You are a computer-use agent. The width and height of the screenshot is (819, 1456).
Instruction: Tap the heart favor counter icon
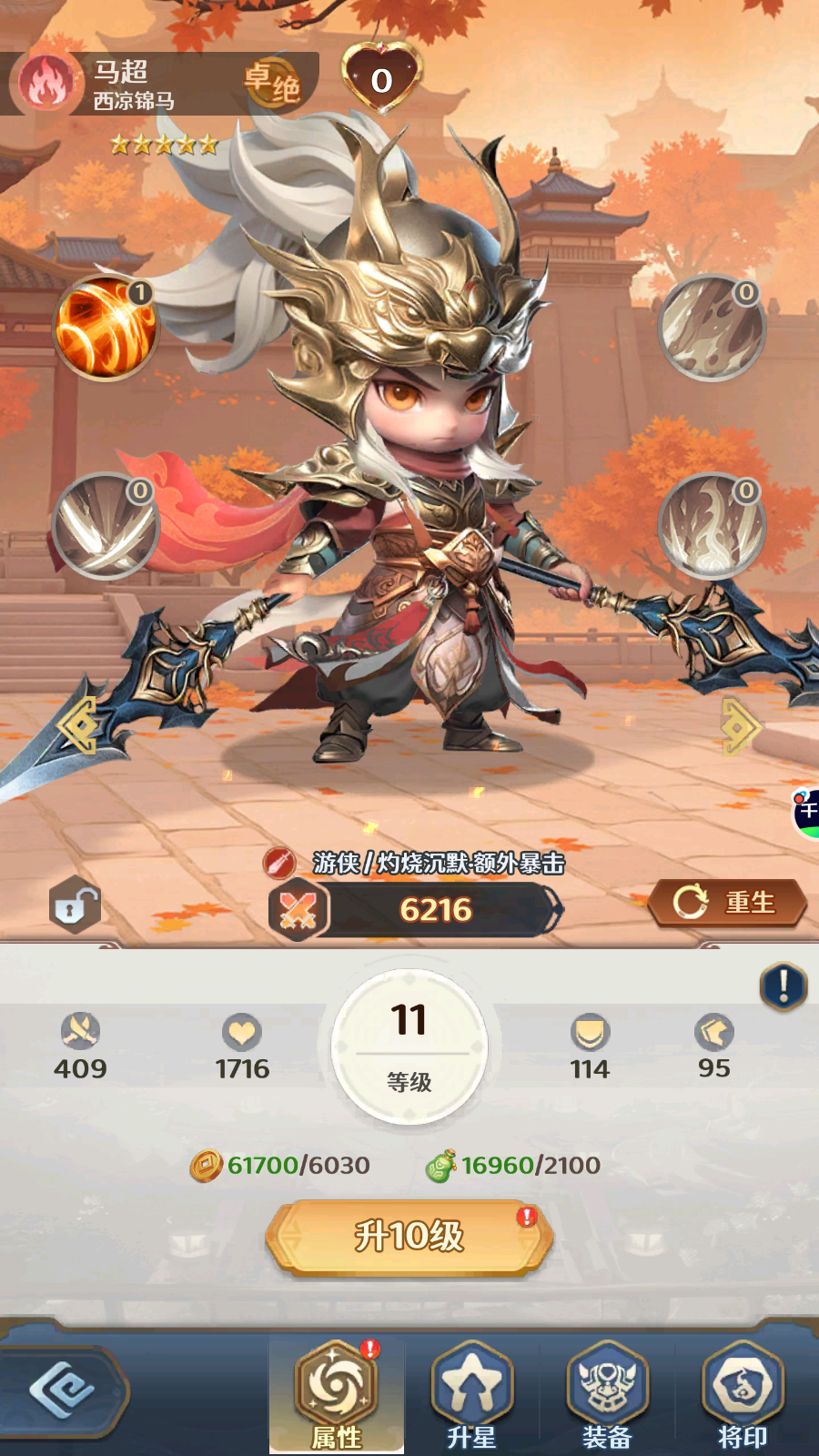pos(382,78)
